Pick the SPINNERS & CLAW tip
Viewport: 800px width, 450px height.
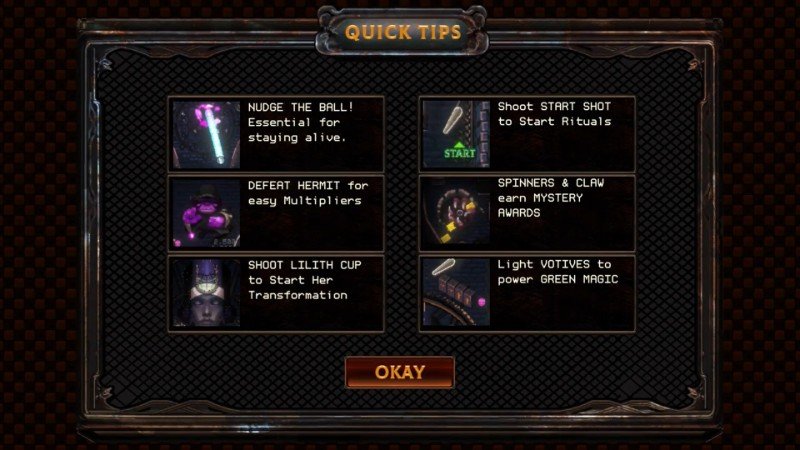click(x=526, y=213)
